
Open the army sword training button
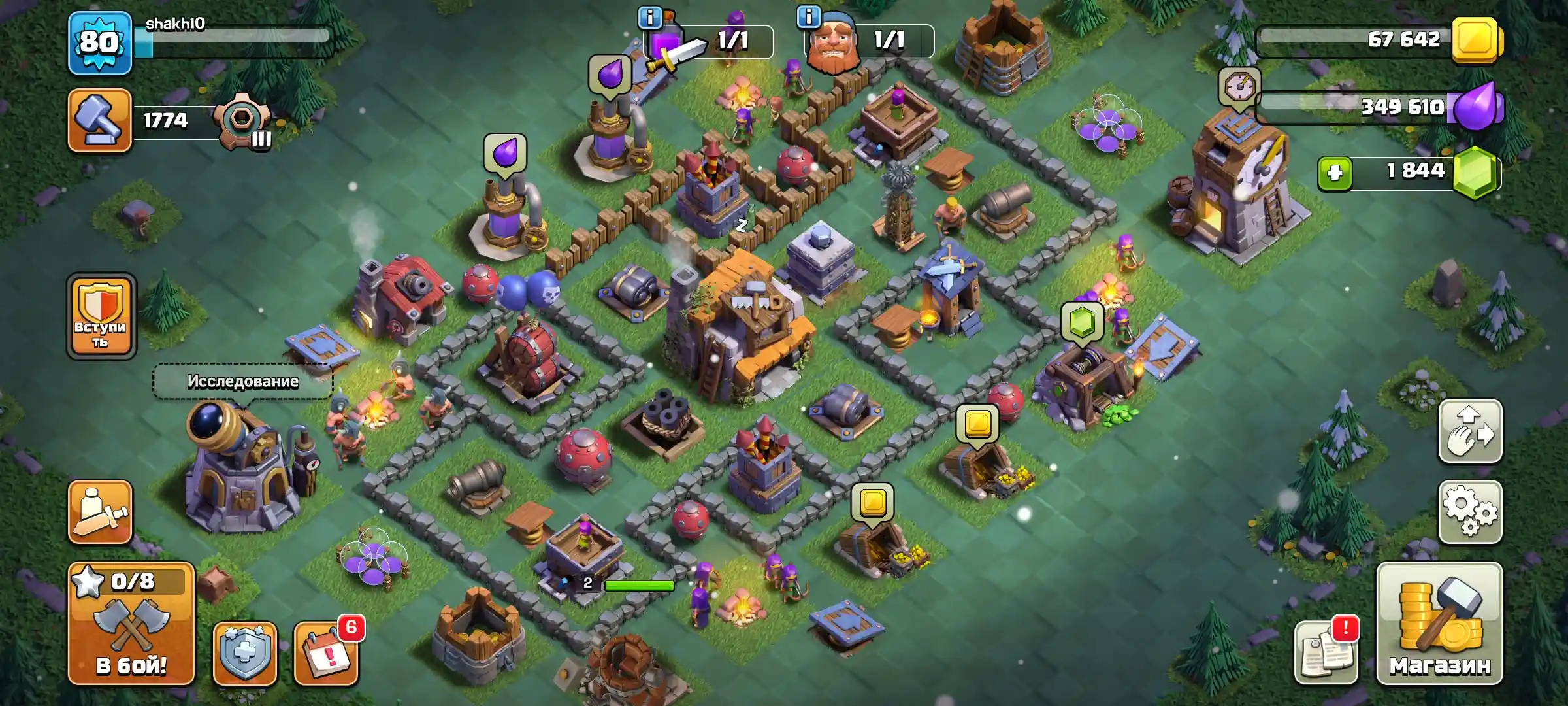[x=100, y=512]
